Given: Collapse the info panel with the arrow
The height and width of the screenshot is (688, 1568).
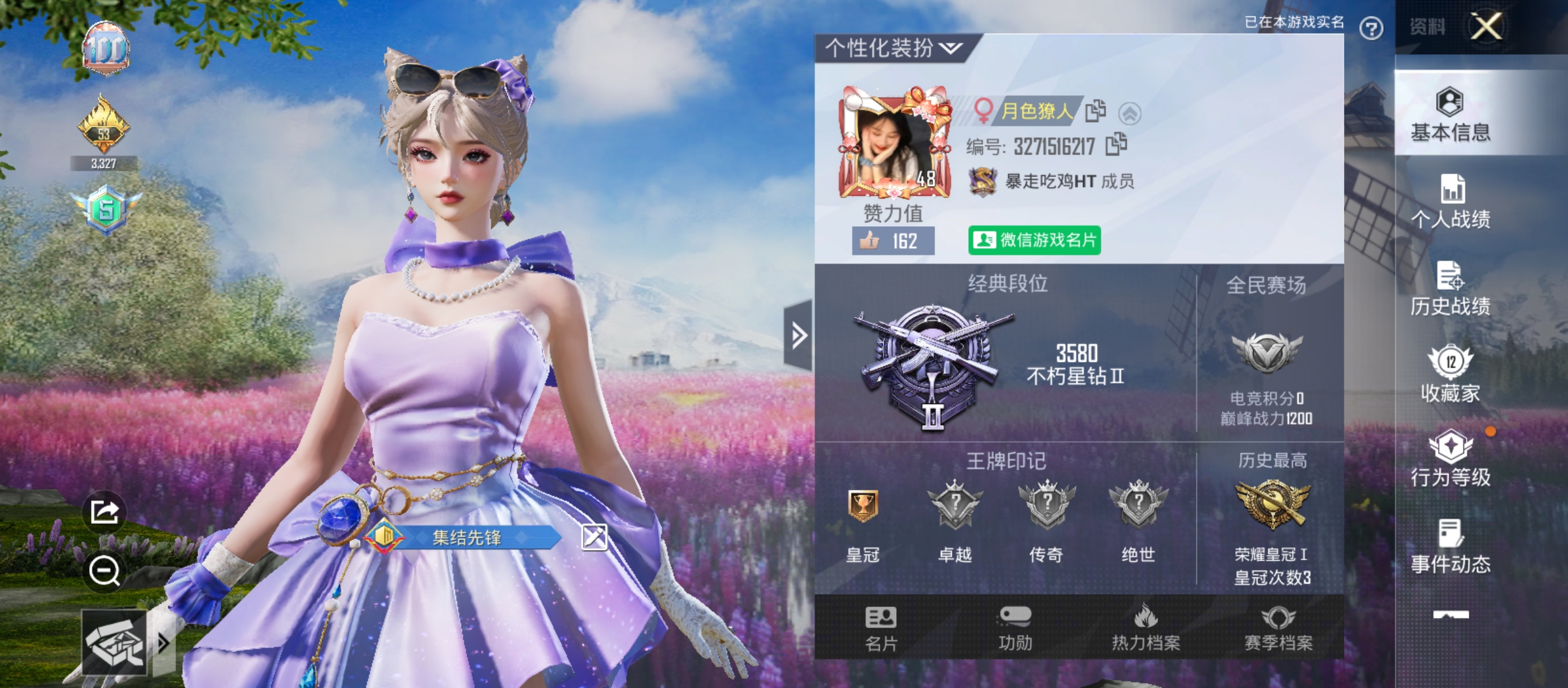Looking at the screenshot, I should tap(799, 335).
